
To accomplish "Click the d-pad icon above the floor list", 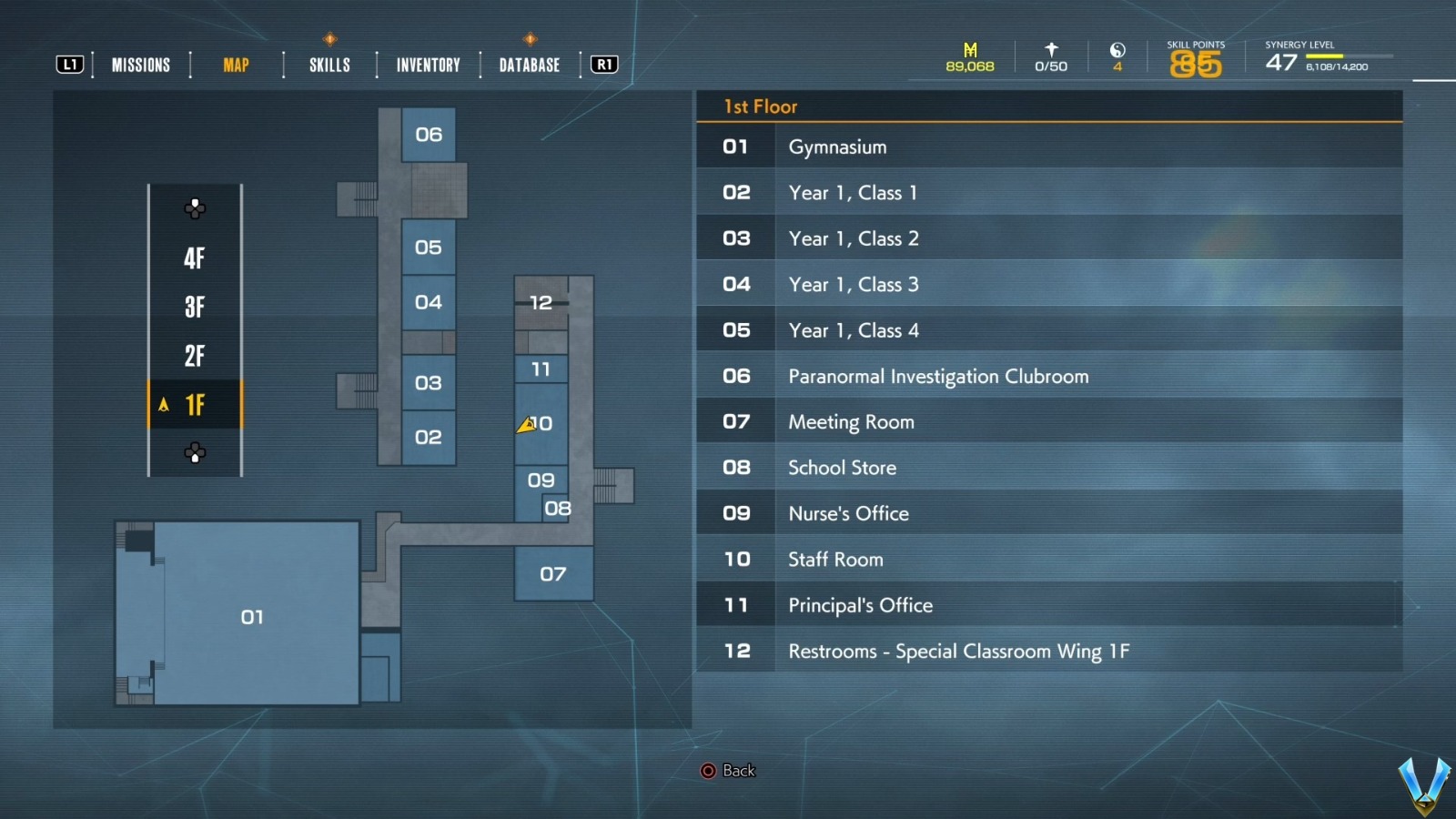I will click(x=194, y=208).
